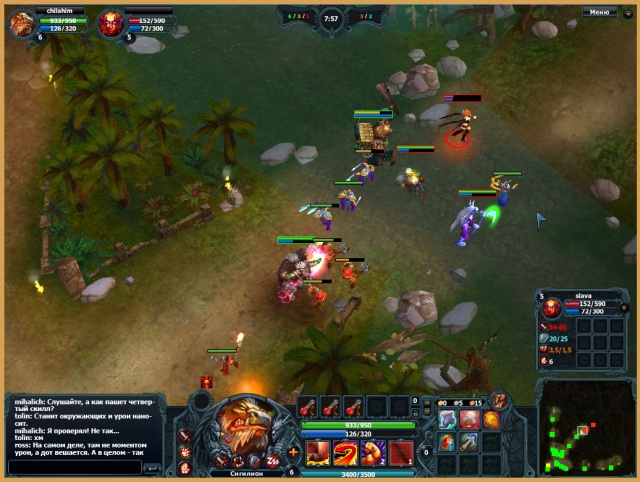Activate the fiery swirl ability
Screen dimensions: 640x482
(x=345, y=452)
